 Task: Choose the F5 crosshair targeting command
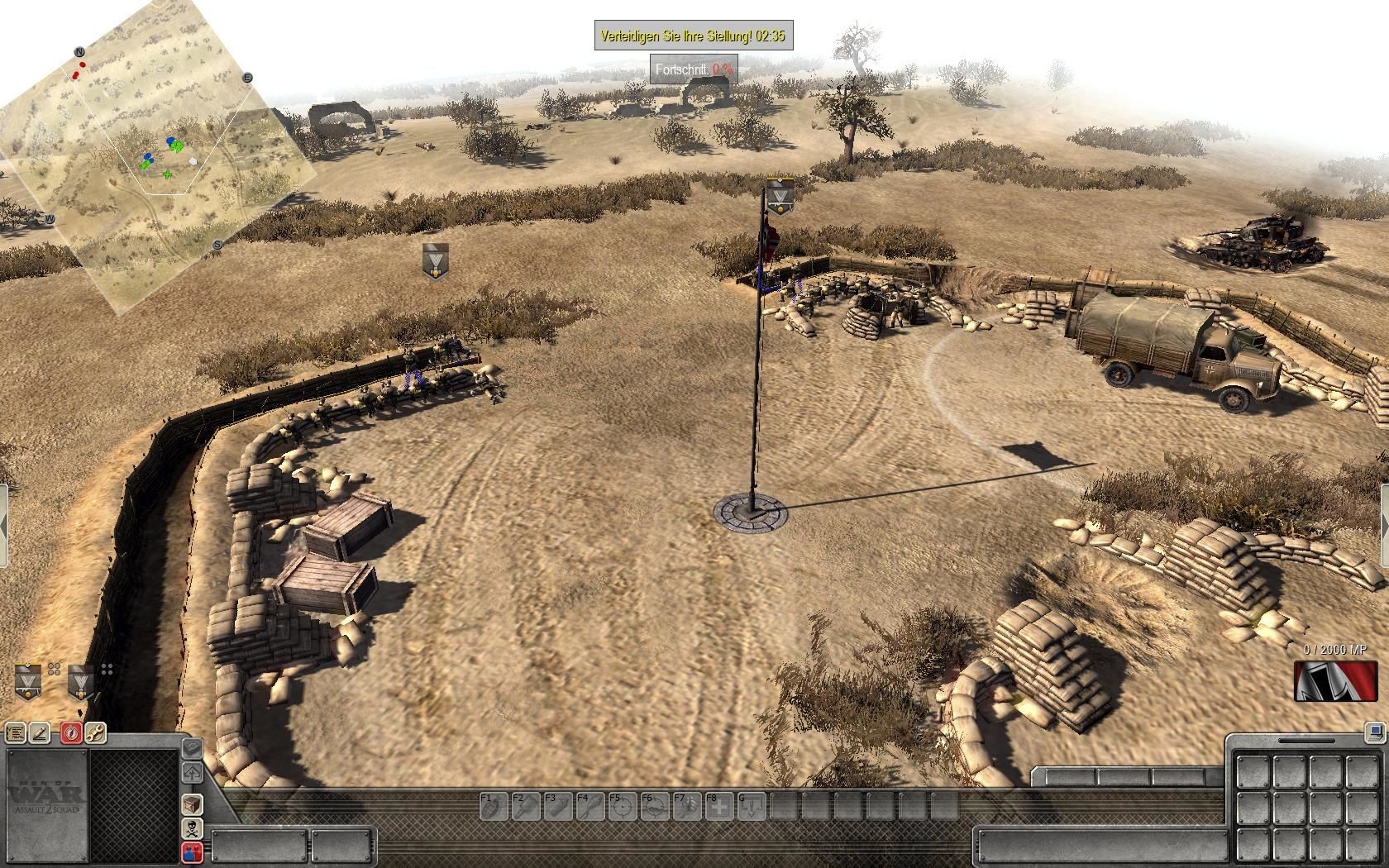click(x=622, y=806)
